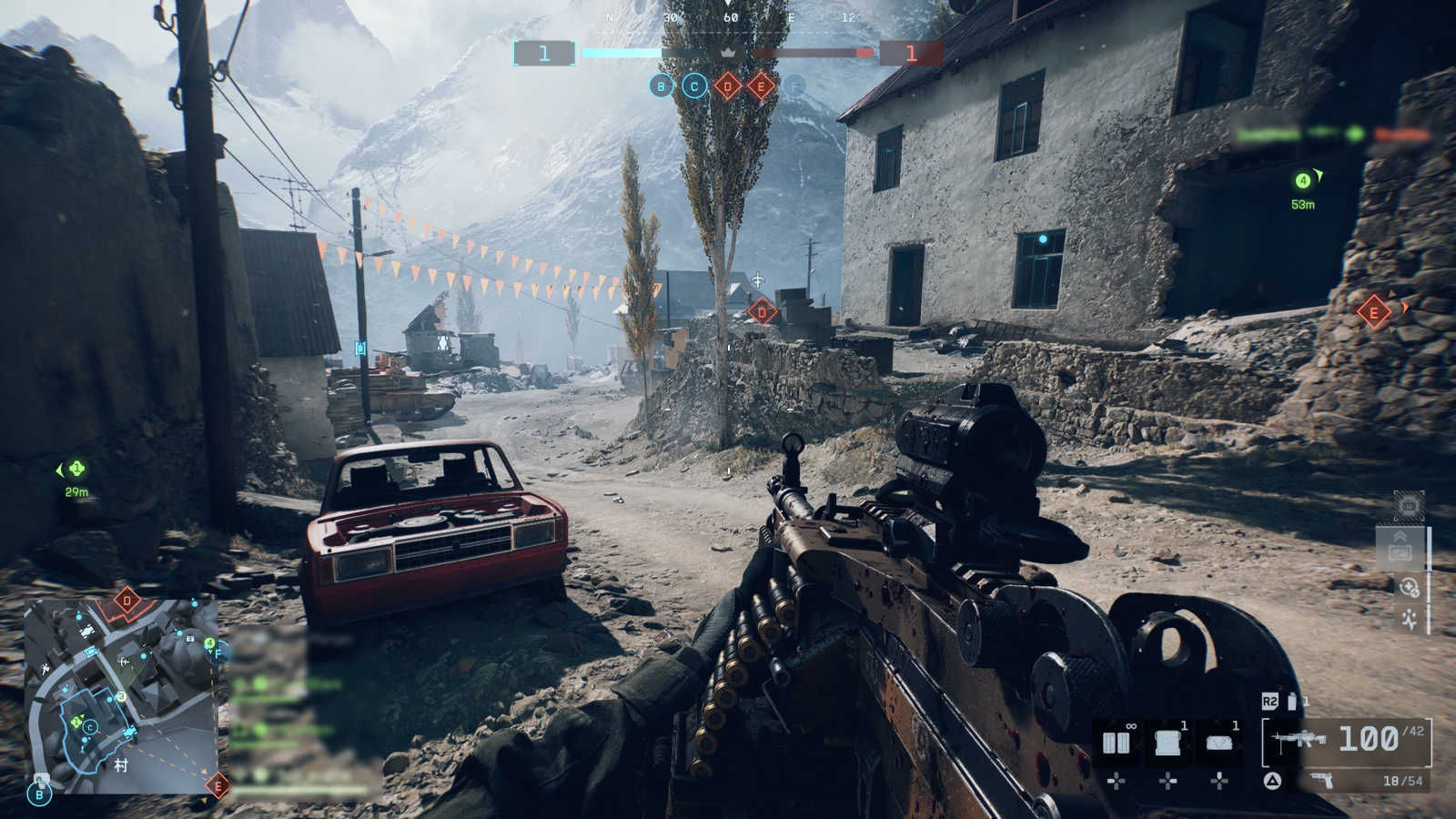
Task: Click the squadmate 4 marker showing 53m
Action: [x=1302, y=181]
